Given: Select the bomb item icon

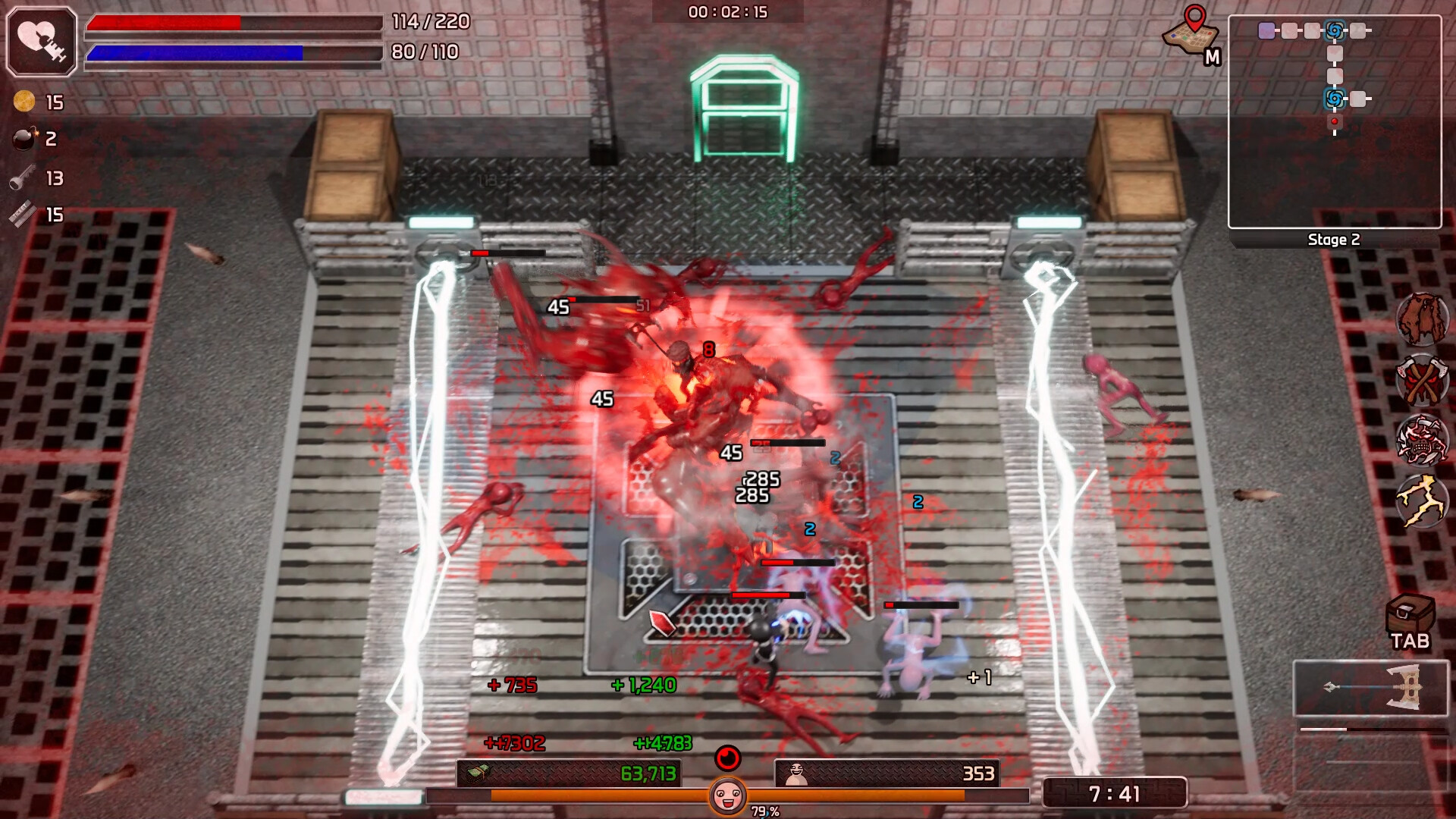Looking at the screenshot, I should click(x=25, y=140).
